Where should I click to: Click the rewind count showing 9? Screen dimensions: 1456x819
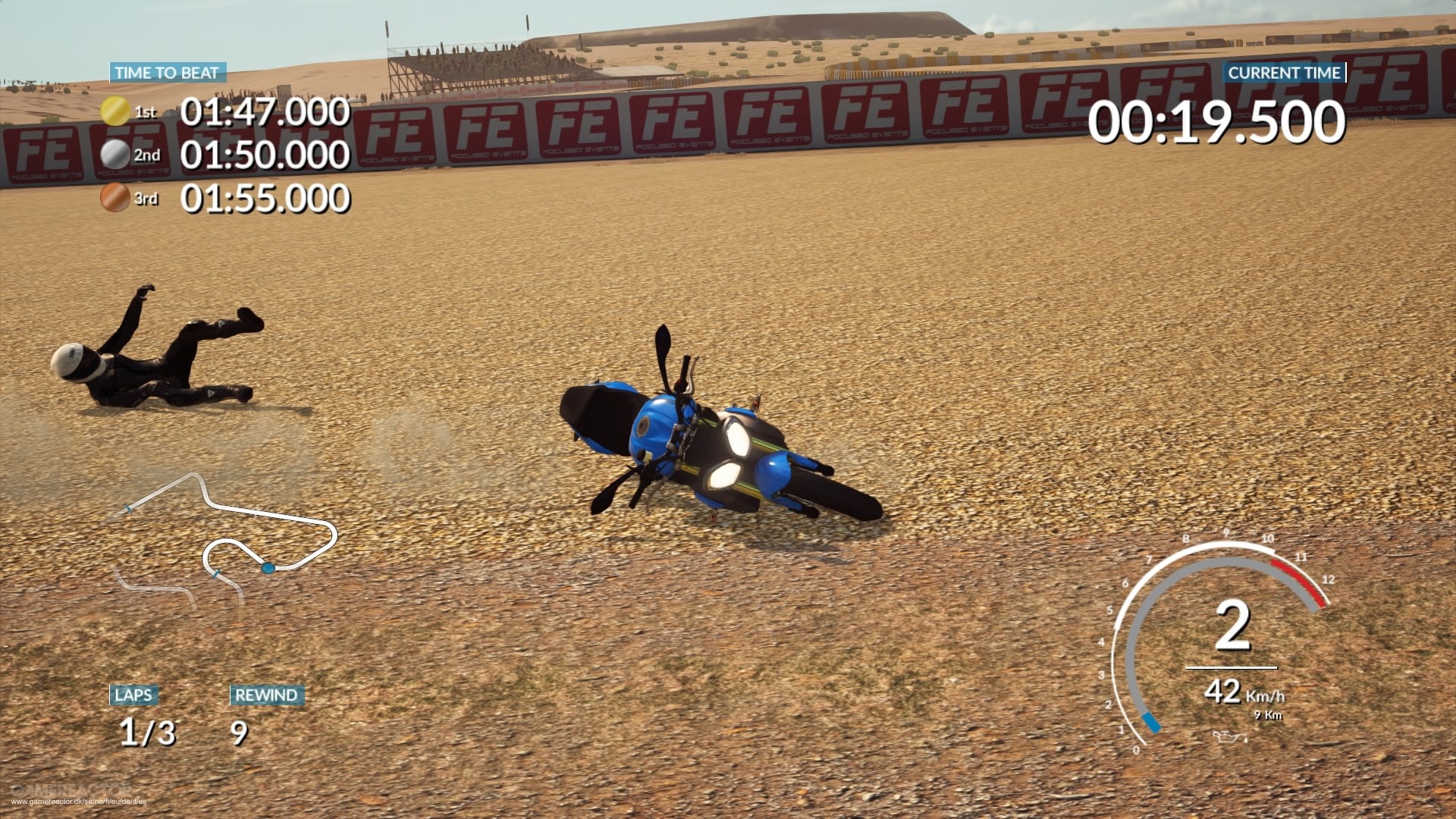click(x=239, y=733)
